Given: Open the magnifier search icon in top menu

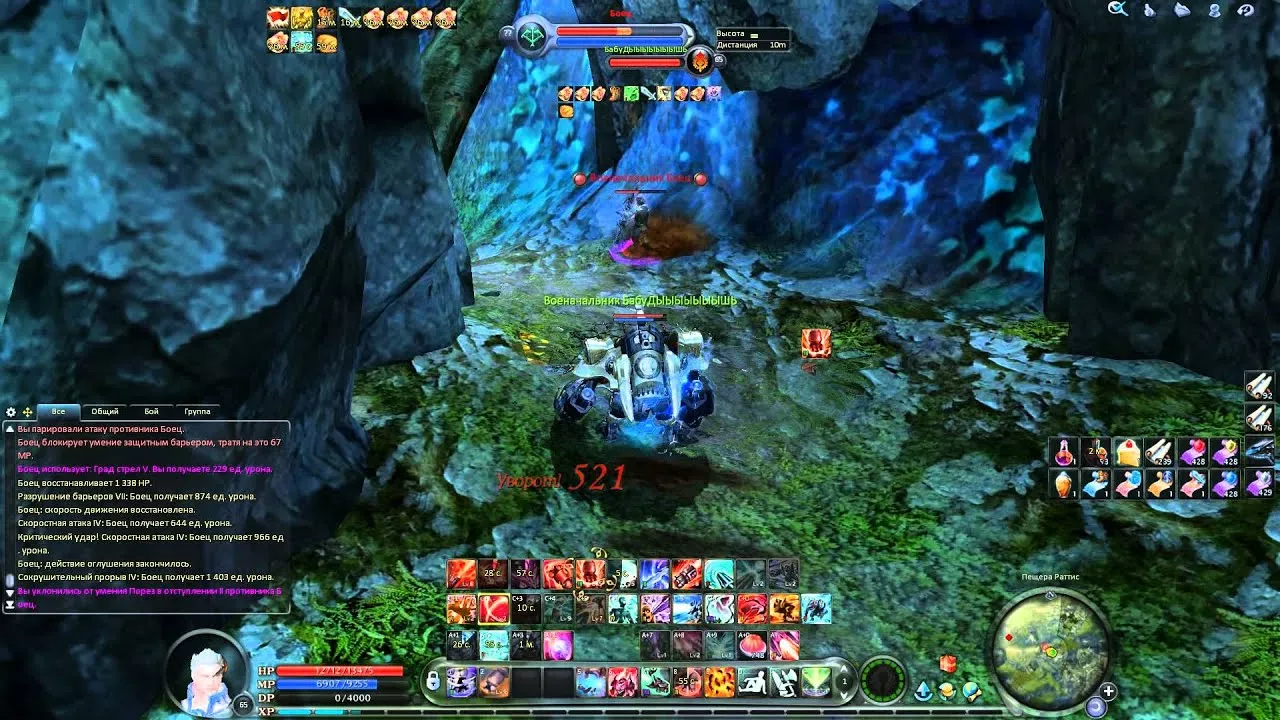Looking at the screenshot, I should (1117, 9).
